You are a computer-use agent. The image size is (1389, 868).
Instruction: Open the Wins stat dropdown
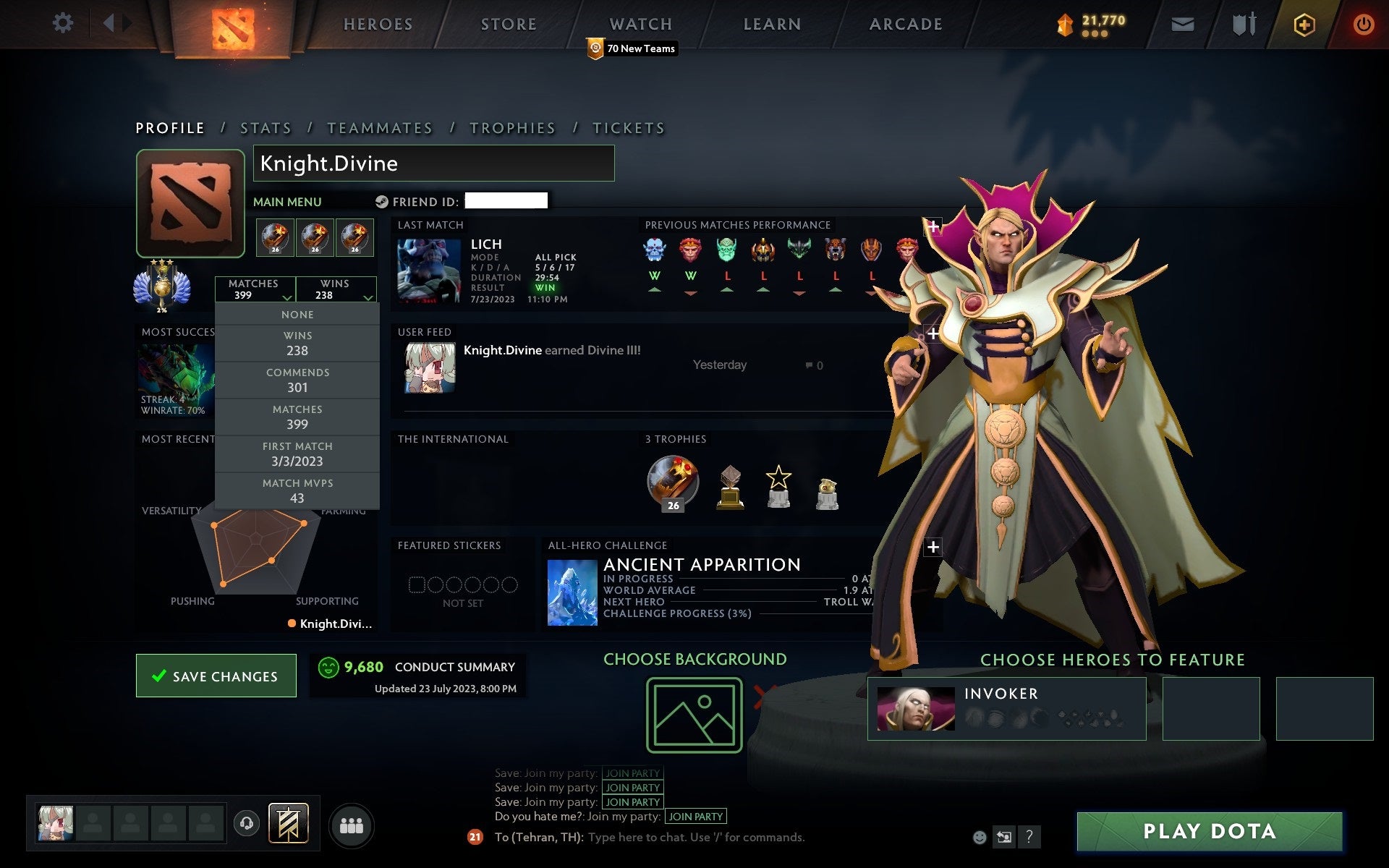click(x=337, y=289)
